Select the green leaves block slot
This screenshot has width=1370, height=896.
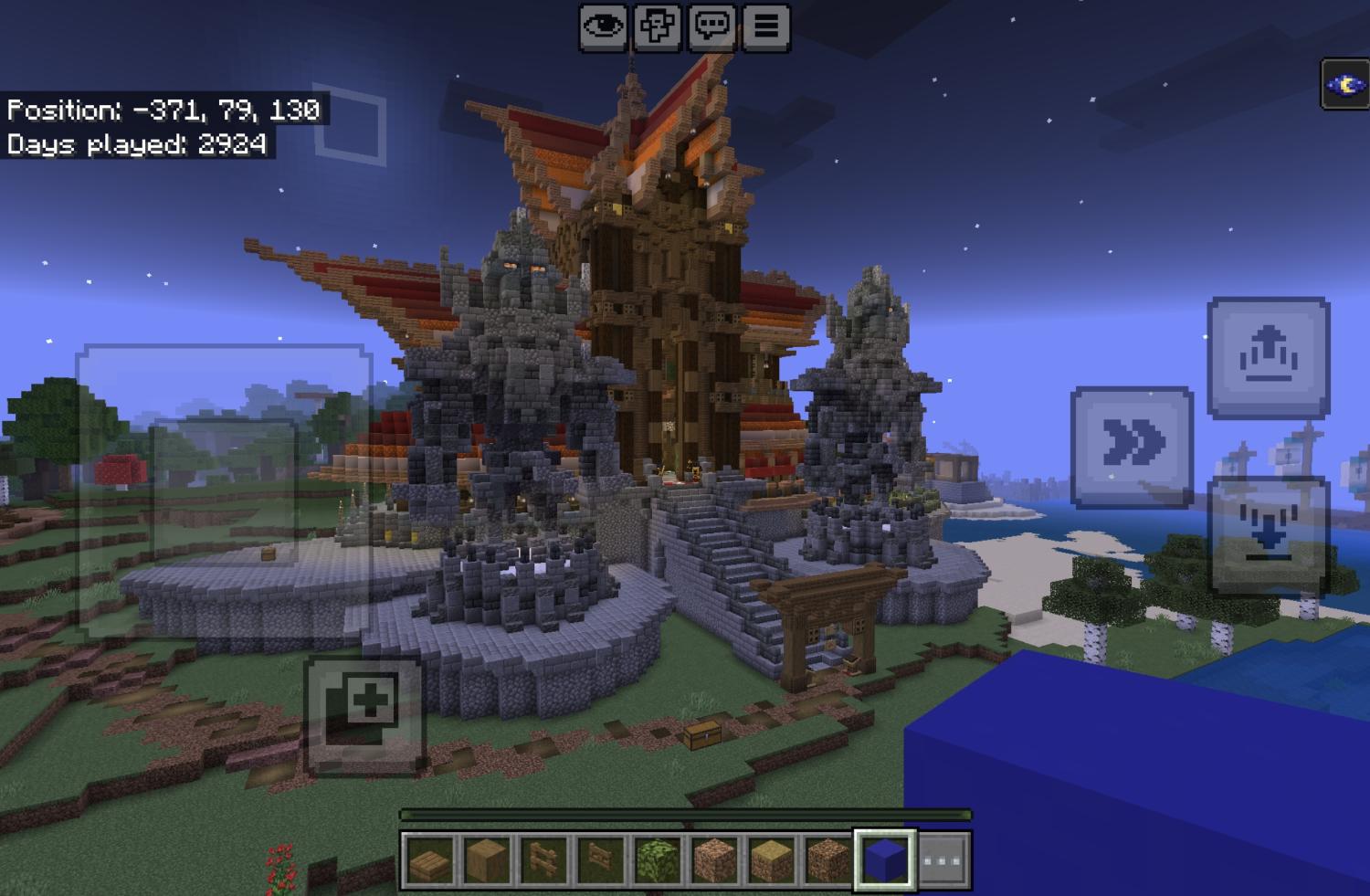pyautogui.click(x=657, y=859)
